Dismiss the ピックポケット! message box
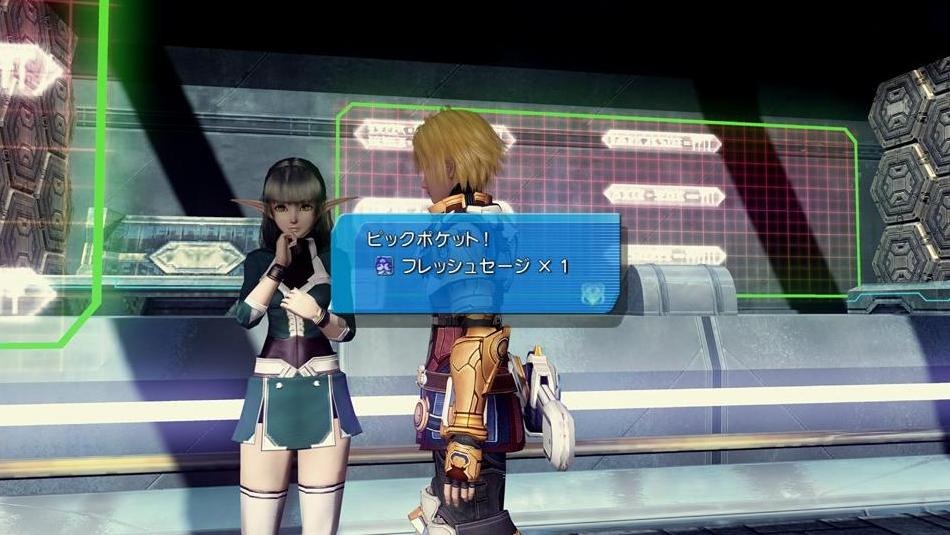This screenshot has height=535, width=950. [476, 263]
